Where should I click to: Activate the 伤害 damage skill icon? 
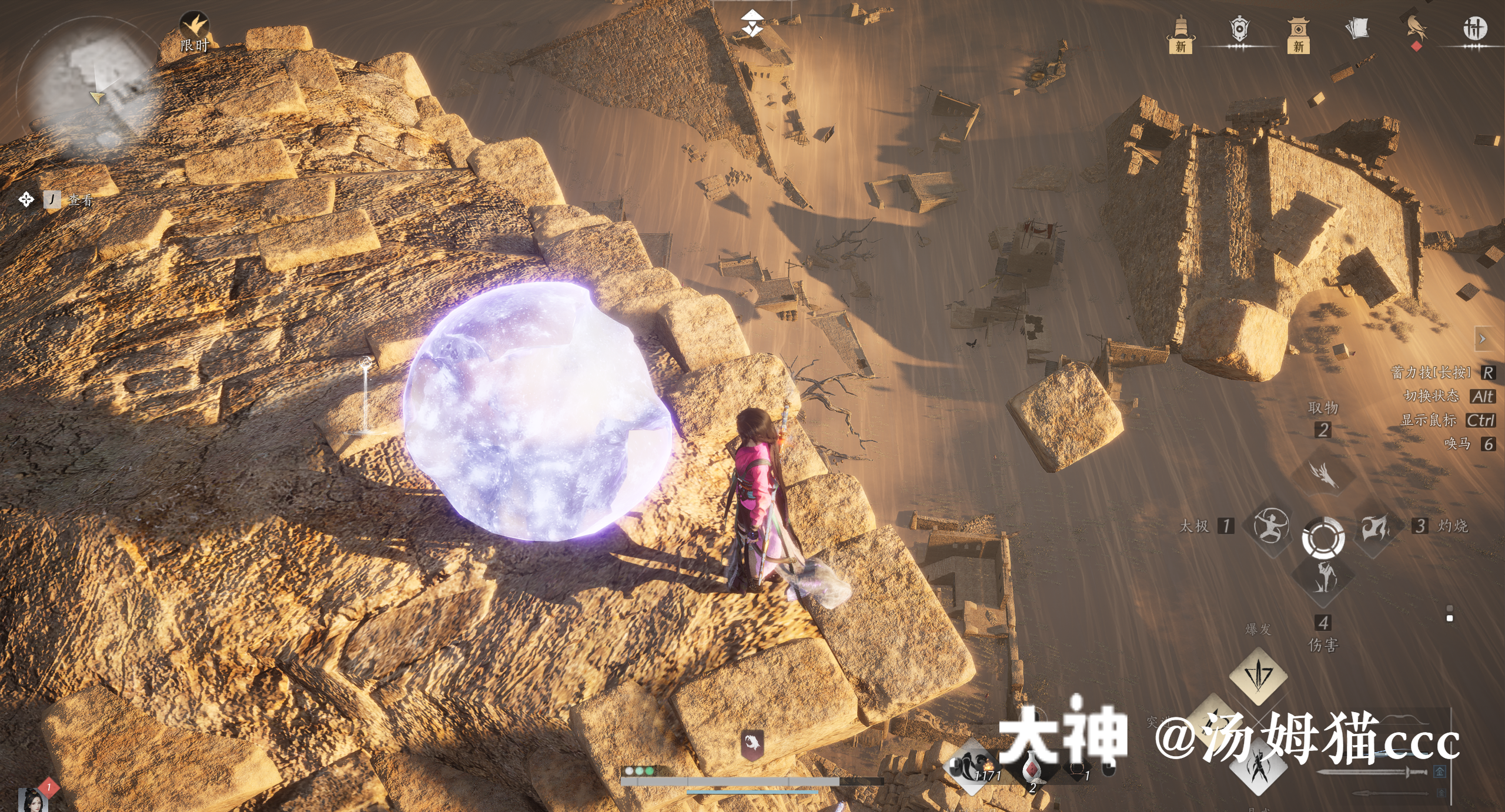(1323, 578)
